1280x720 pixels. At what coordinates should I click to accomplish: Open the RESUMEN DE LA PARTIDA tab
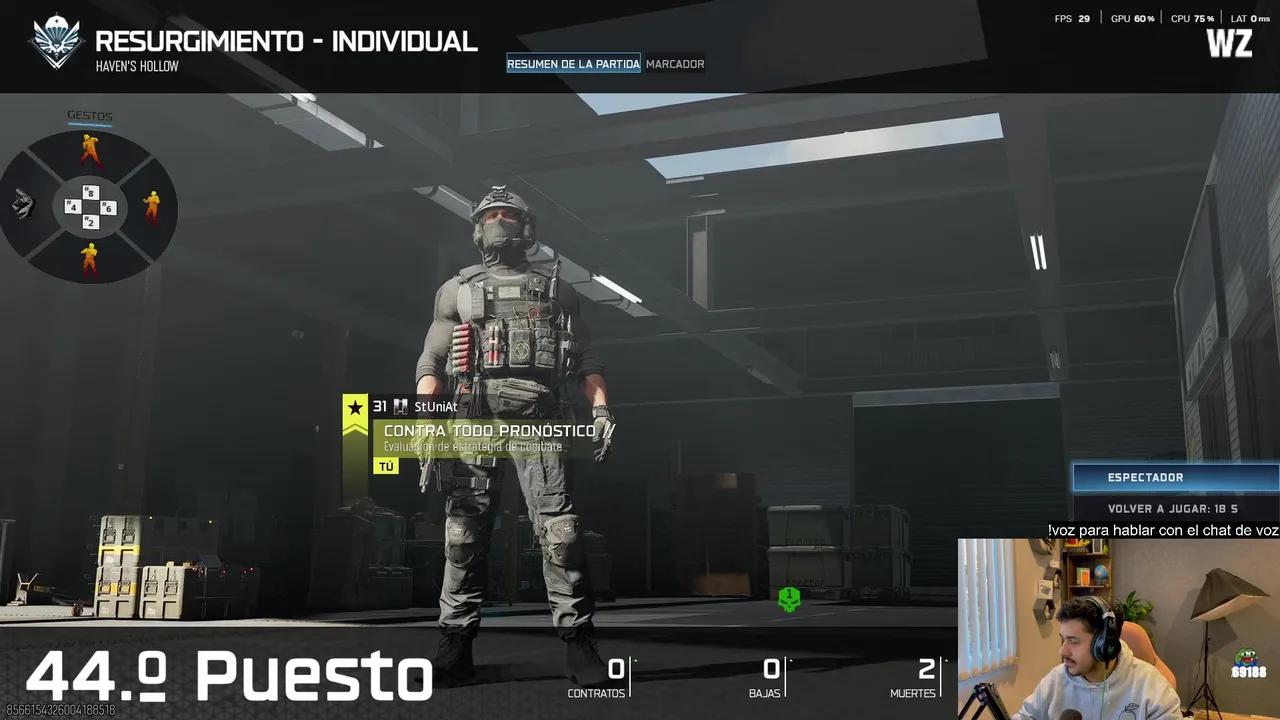point(573,63)
